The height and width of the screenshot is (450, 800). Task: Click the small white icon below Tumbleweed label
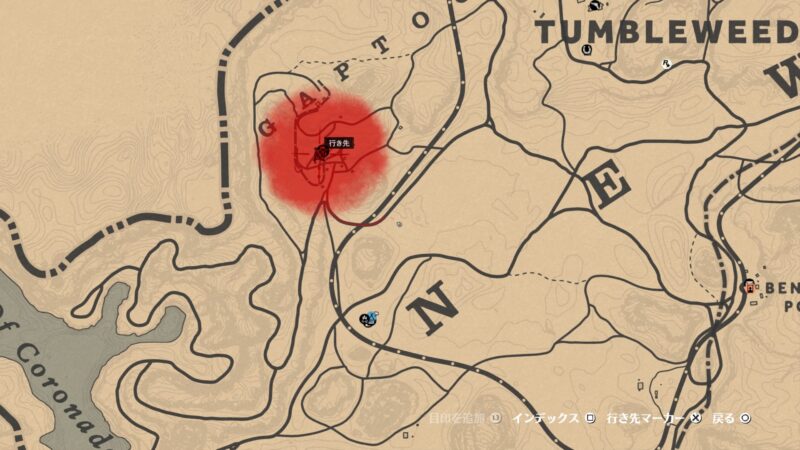click(666, 63)
